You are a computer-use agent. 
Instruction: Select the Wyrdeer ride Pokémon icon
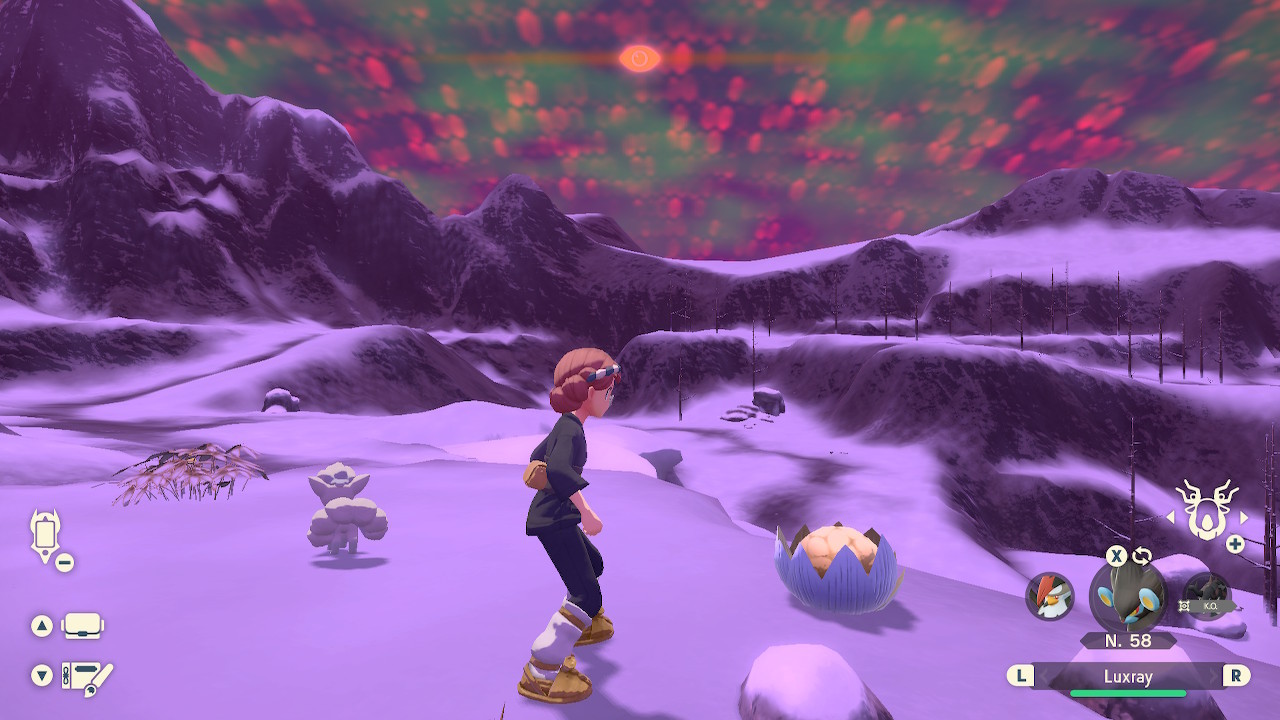pyautogui.click(x=1206, y=510)
